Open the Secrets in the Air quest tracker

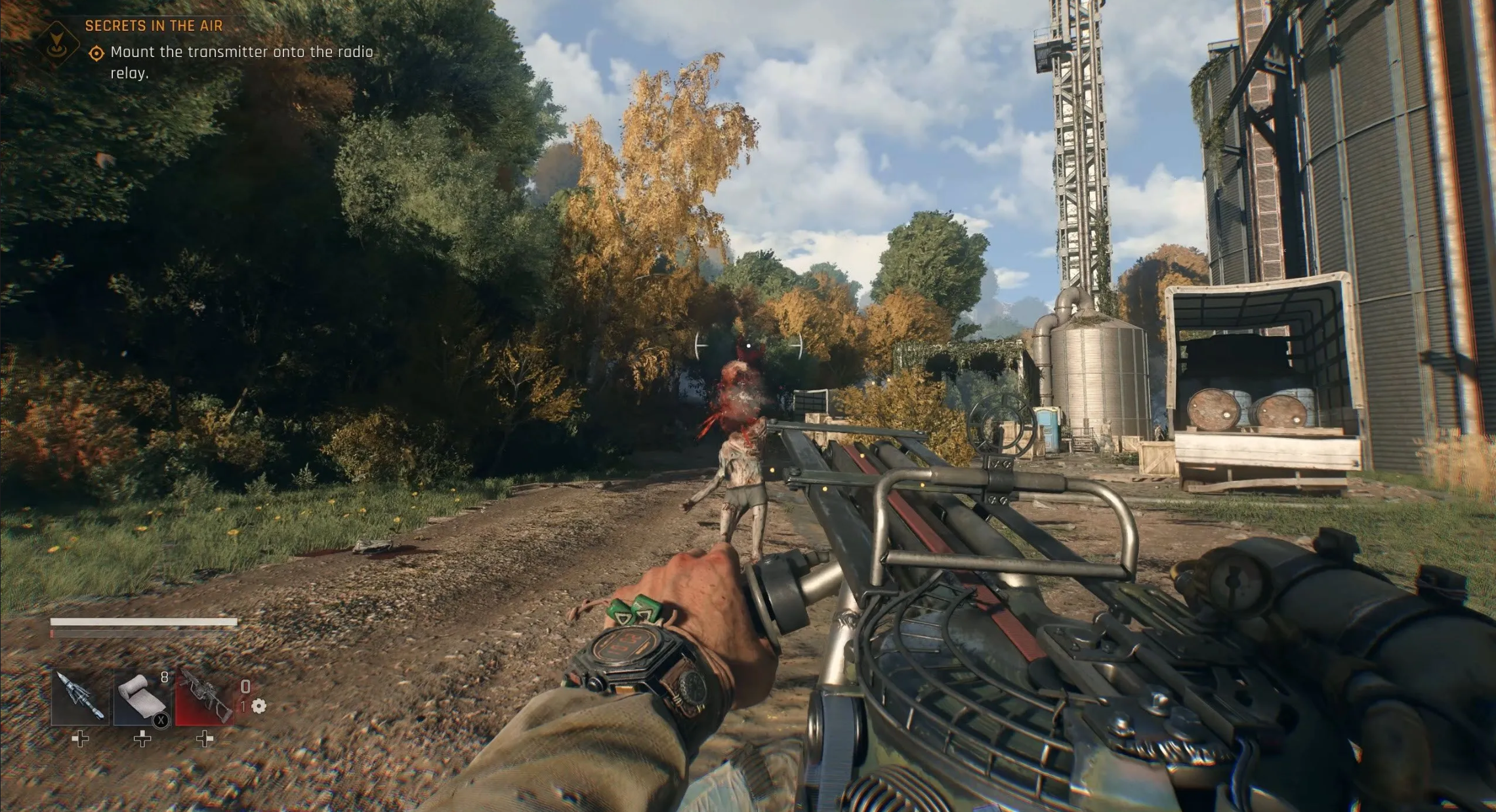pos(154,26)
